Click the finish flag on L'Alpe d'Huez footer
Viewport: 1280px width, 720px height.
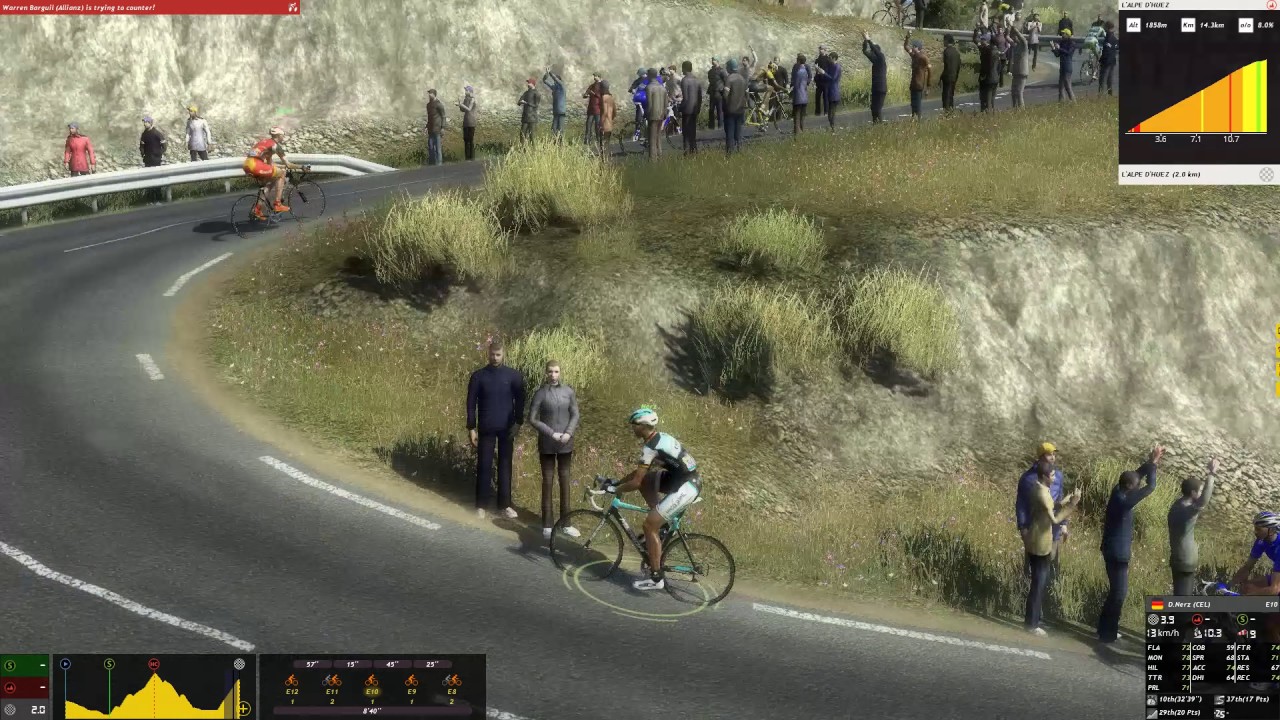pyautogui.click(x=1266, y=174)
